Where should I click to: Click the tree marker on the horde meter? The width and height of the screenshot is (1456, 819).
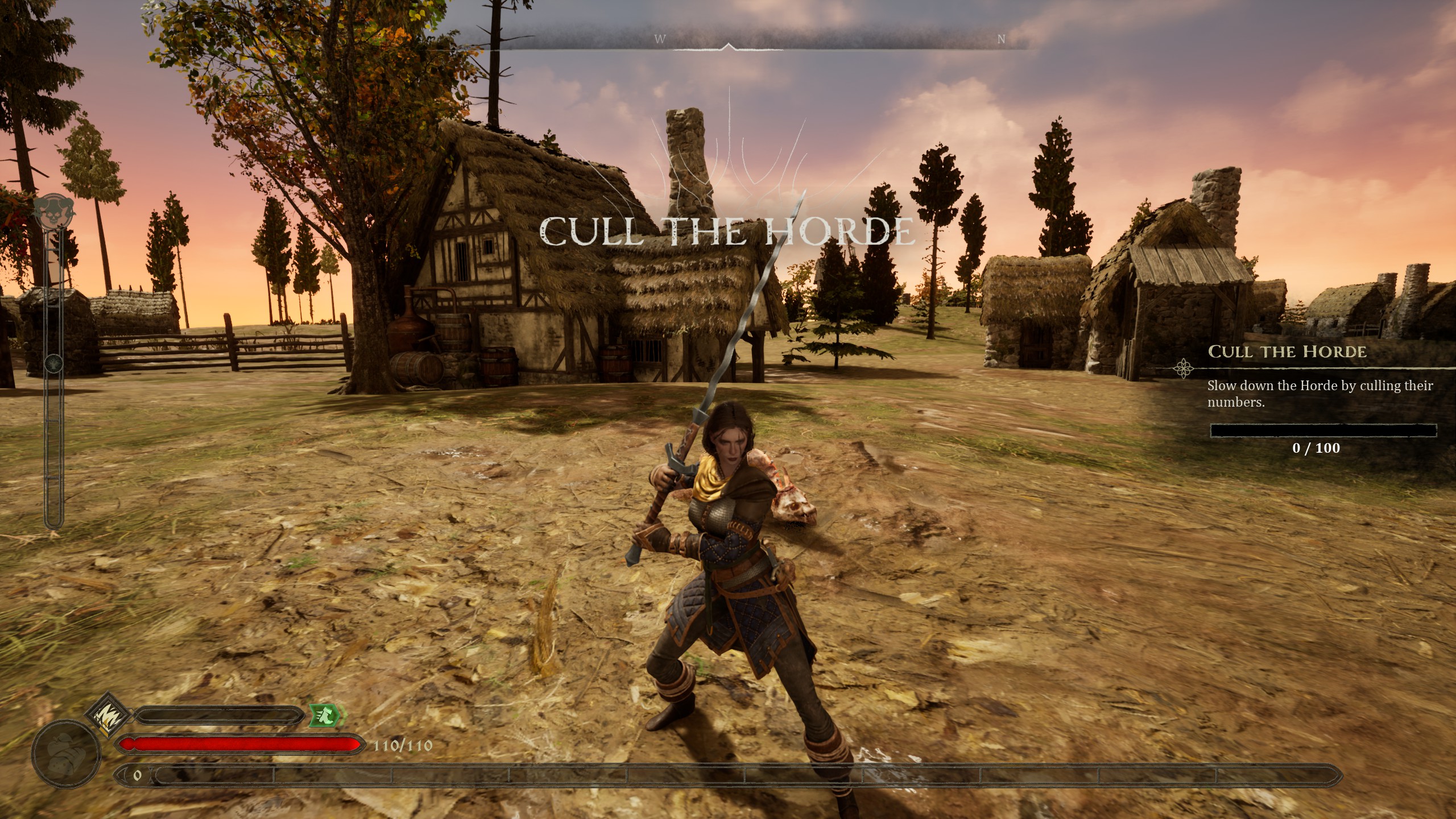[x=54, y=362]
